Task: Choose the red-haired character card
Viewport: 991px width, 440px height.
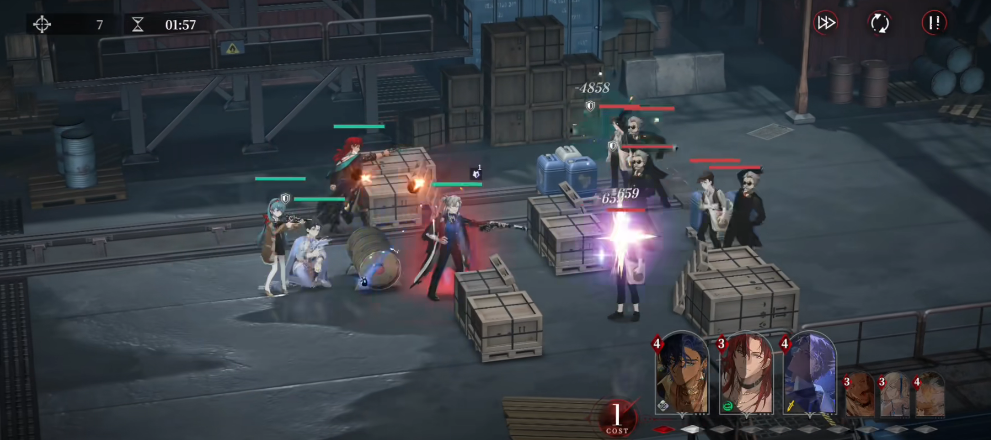Action: tap(745, 372)
